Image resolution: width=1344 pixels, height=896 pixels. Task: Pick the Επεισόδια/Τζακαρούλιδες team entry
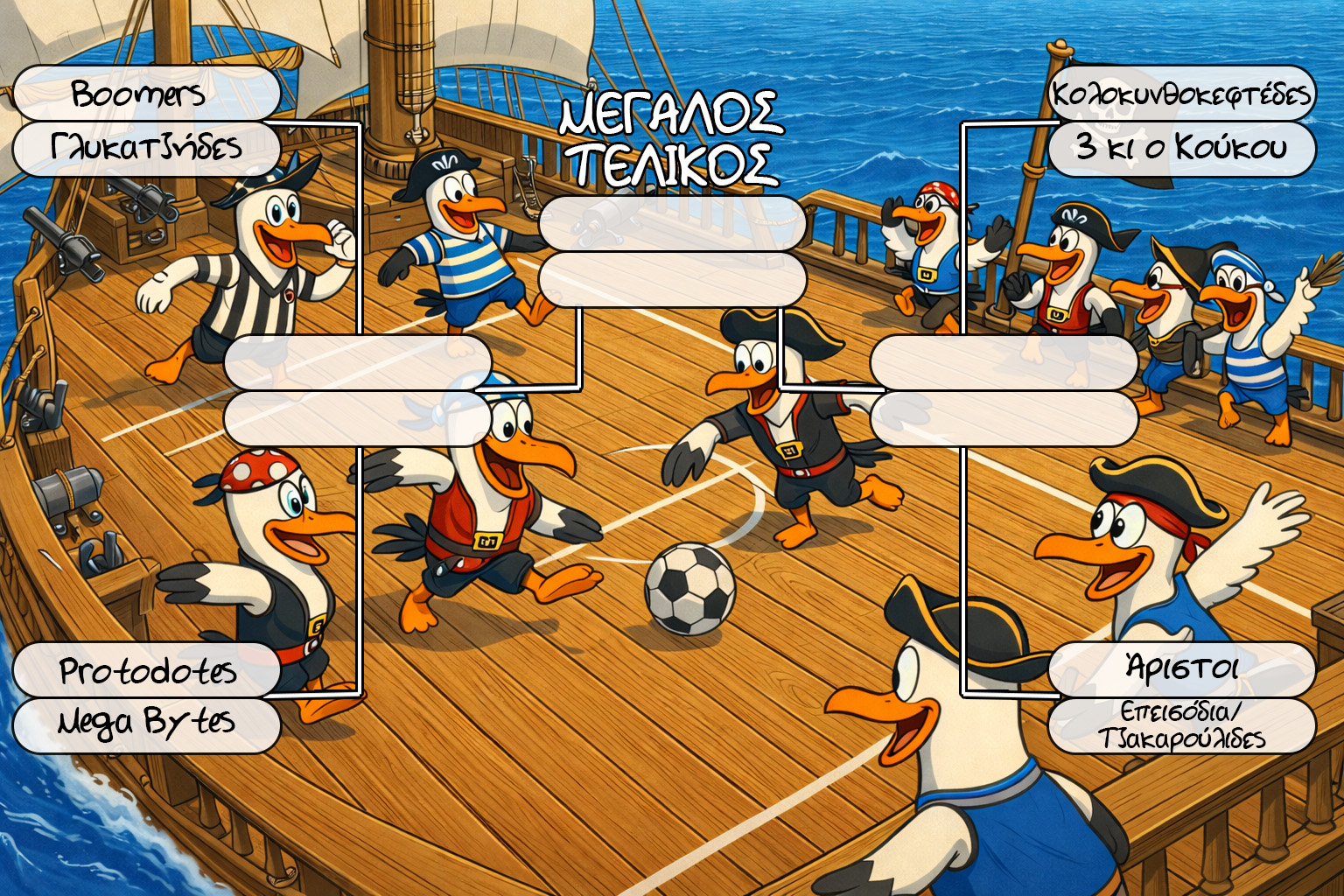pos(1181,725)
